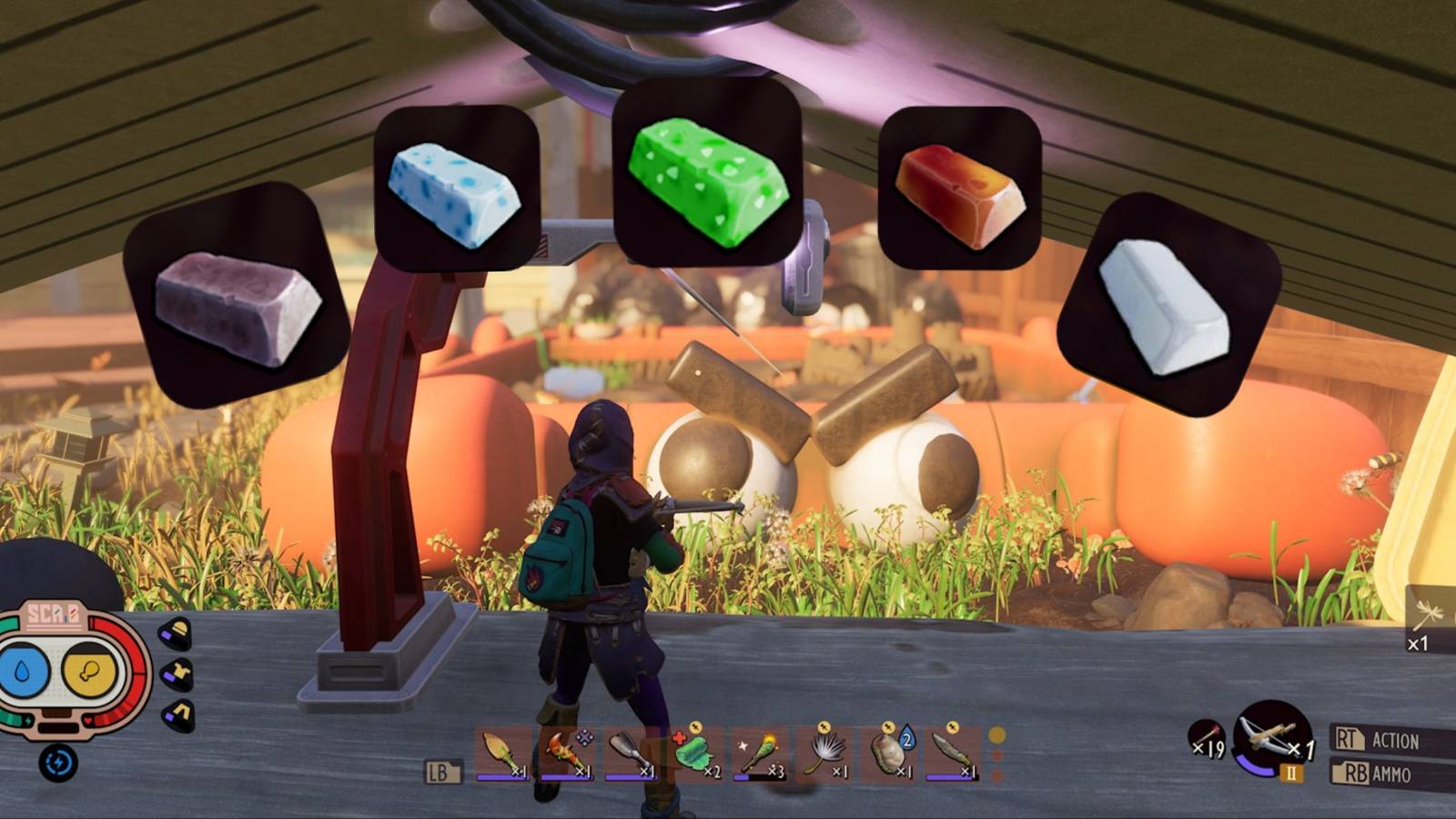
Task: Click the blue stamina icon below the SCAB
Action: (57, 763)
